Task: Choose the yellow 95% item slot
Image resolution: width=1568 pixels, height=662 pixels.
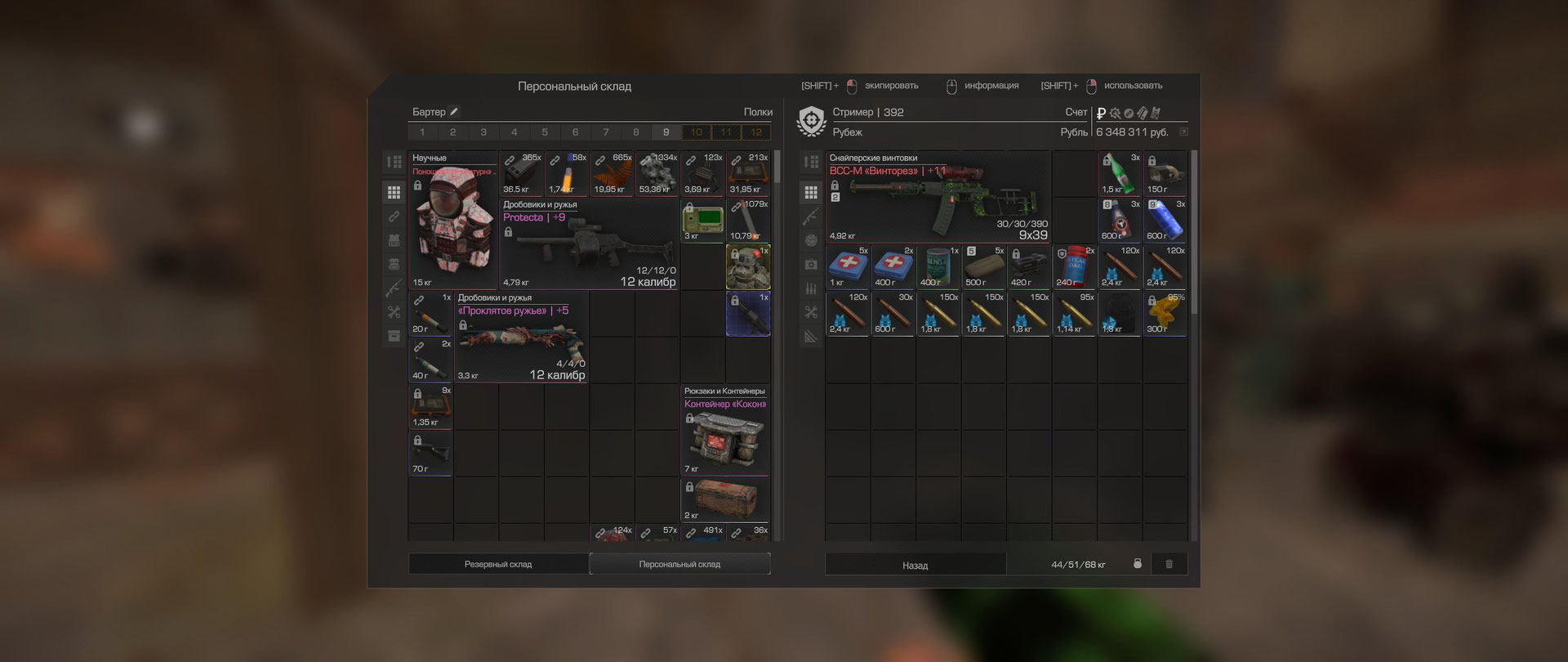Action: point(1165,314)
